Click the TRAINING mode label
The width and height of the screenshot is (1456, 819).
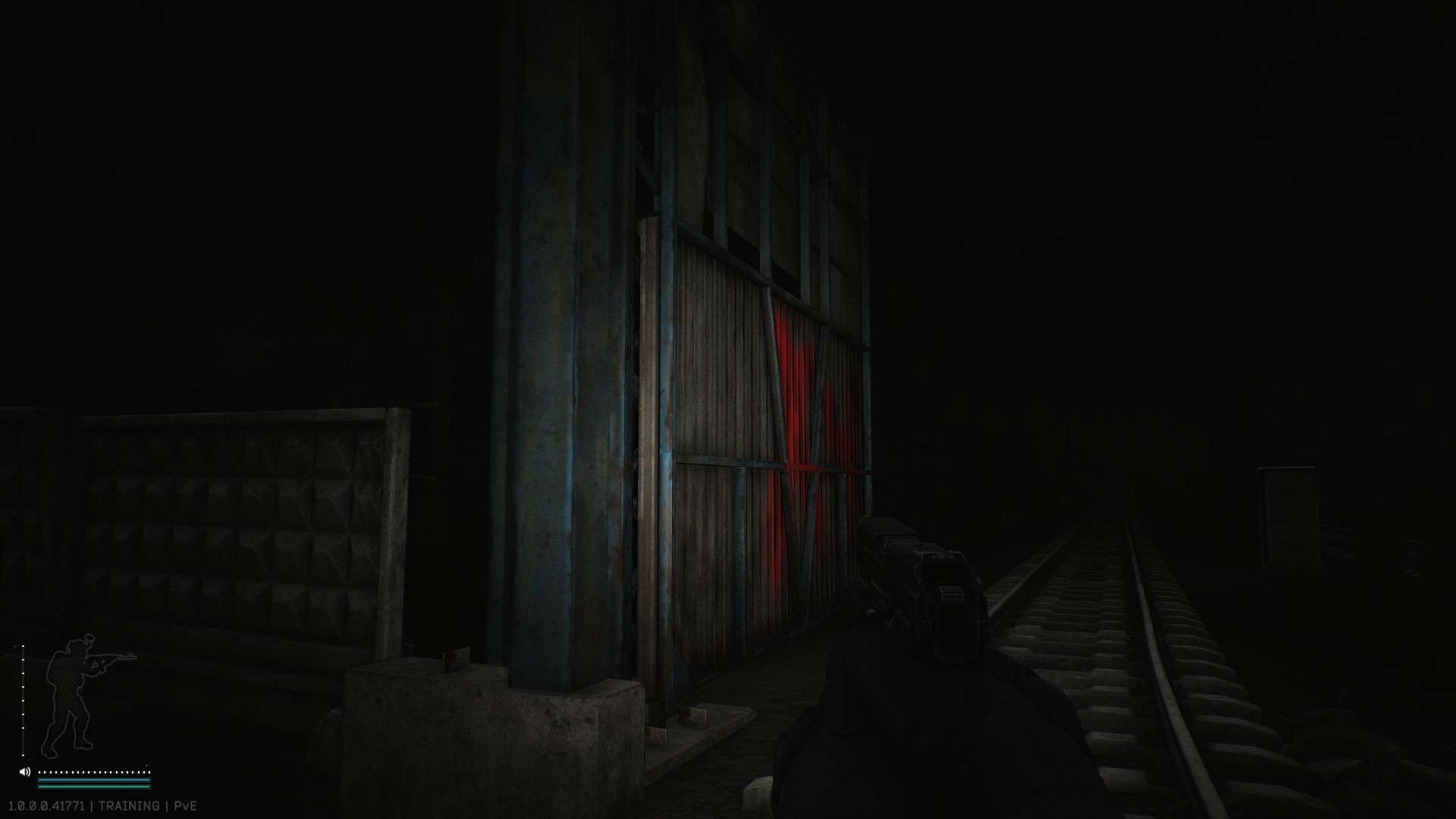tap(129, 805)
